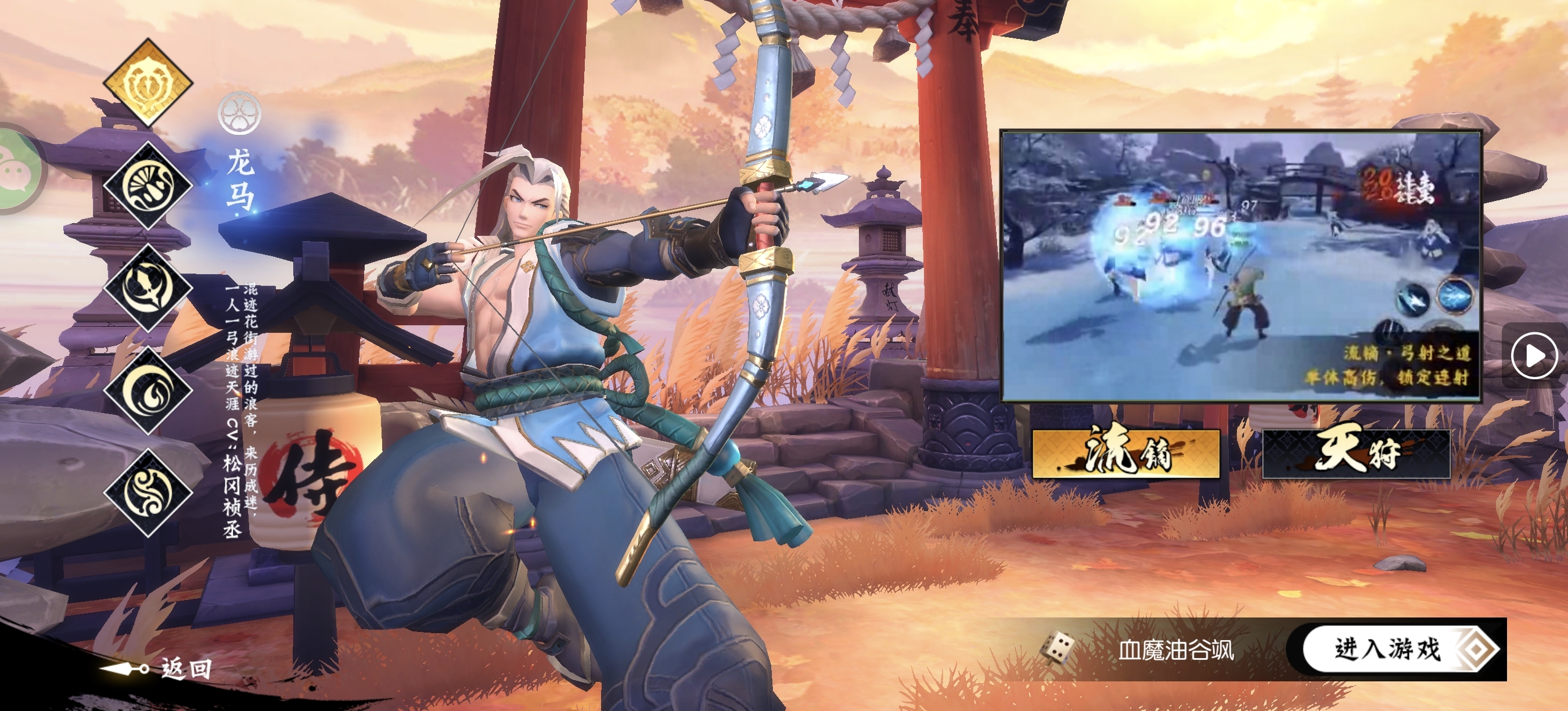The image size is (1568, 711).
Task: Choose the folding fan character emblem
Action: 148,186
